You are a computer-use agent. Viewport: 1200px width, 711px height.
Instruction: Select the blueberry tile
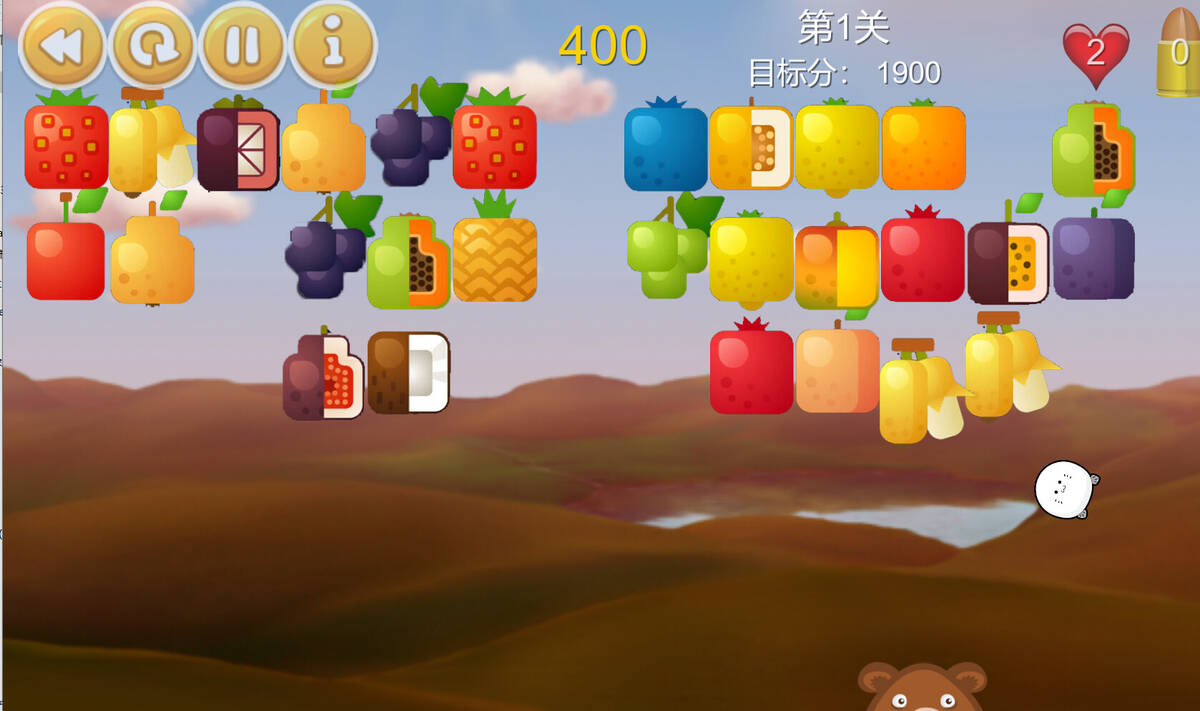[x=666, y=148]
